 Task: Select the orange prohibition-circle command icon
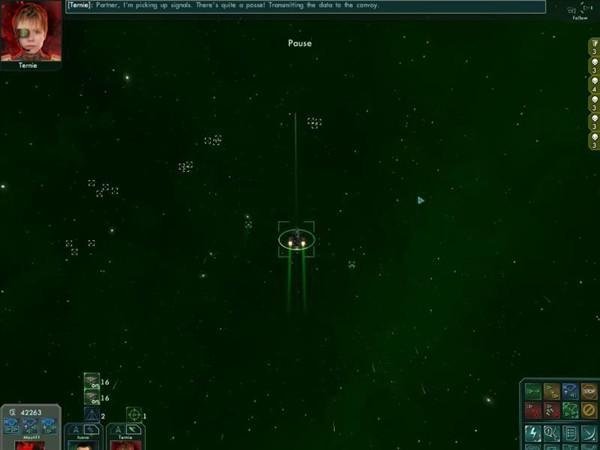tap(589, 410)
